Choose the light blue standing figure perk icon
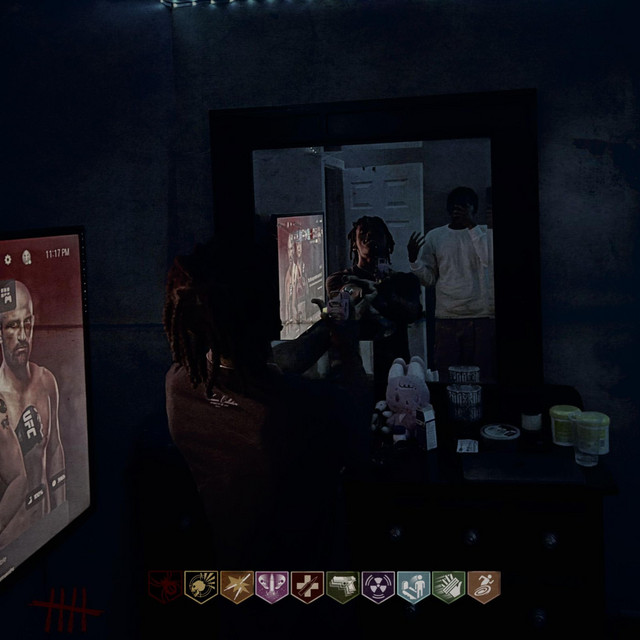 (x=413, y=586)
